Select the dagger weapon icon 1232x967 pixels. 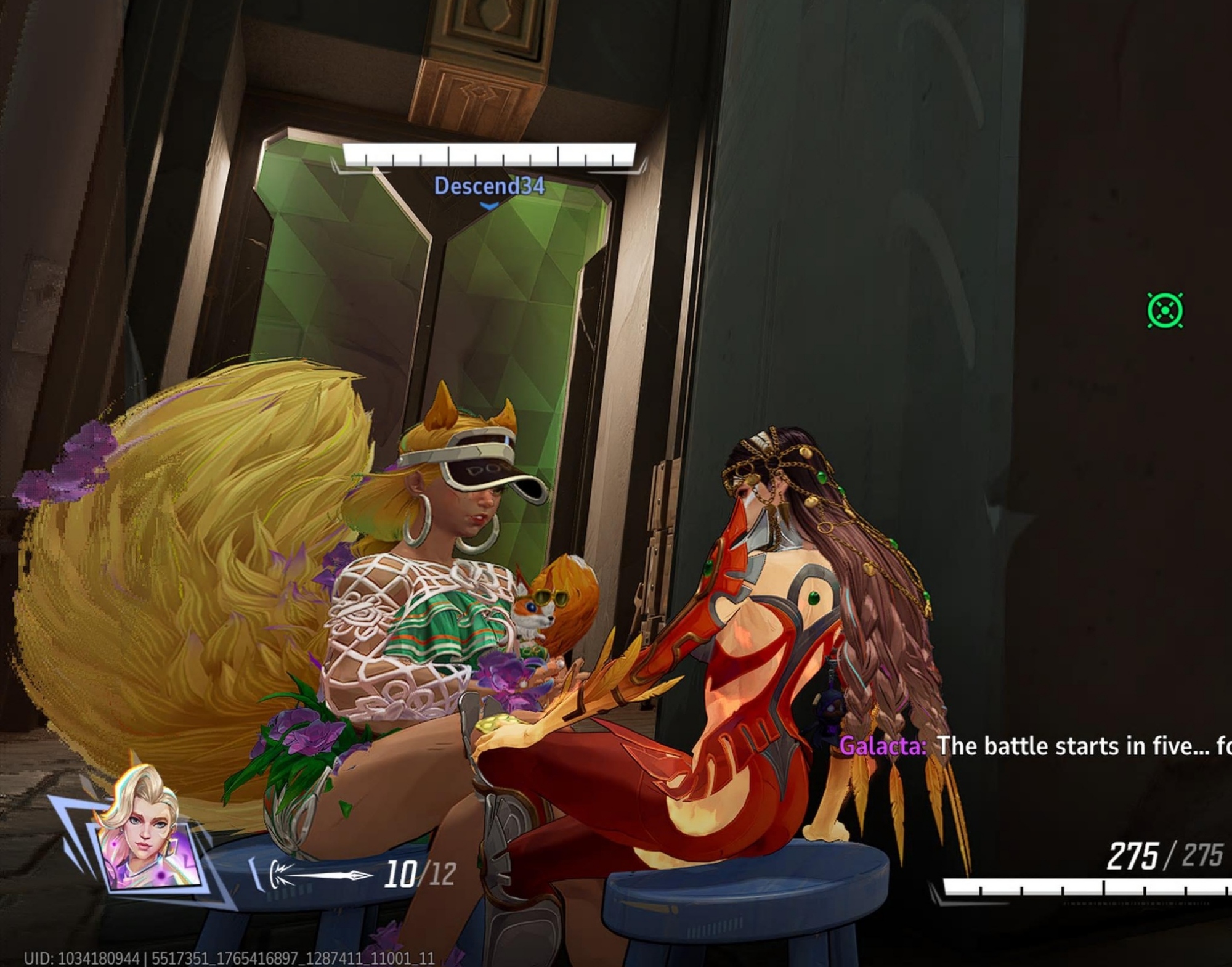(x=320, y=874)
